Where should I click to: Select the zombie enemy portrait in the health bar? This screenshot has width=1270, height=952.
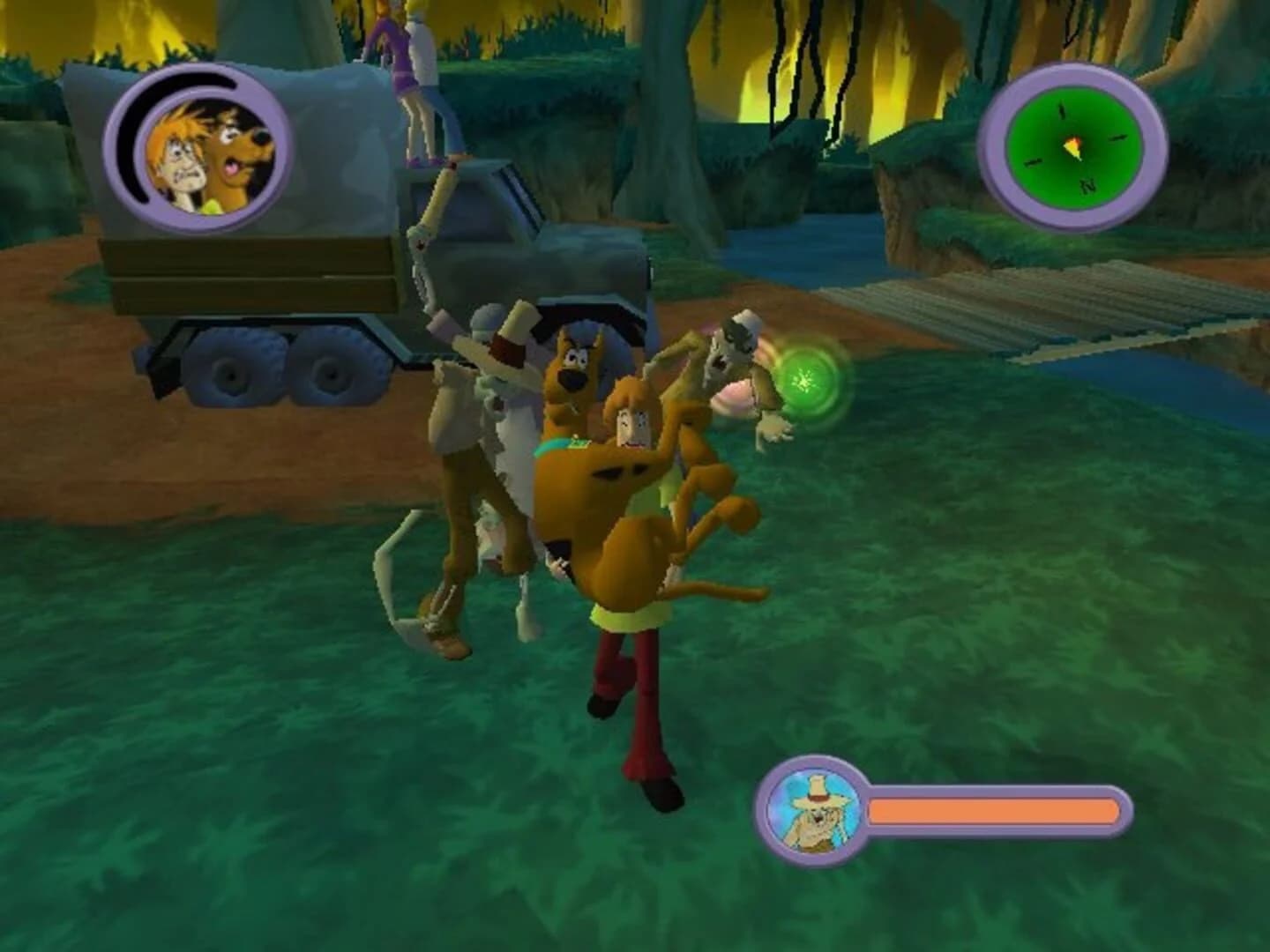[x=816, y=811]
